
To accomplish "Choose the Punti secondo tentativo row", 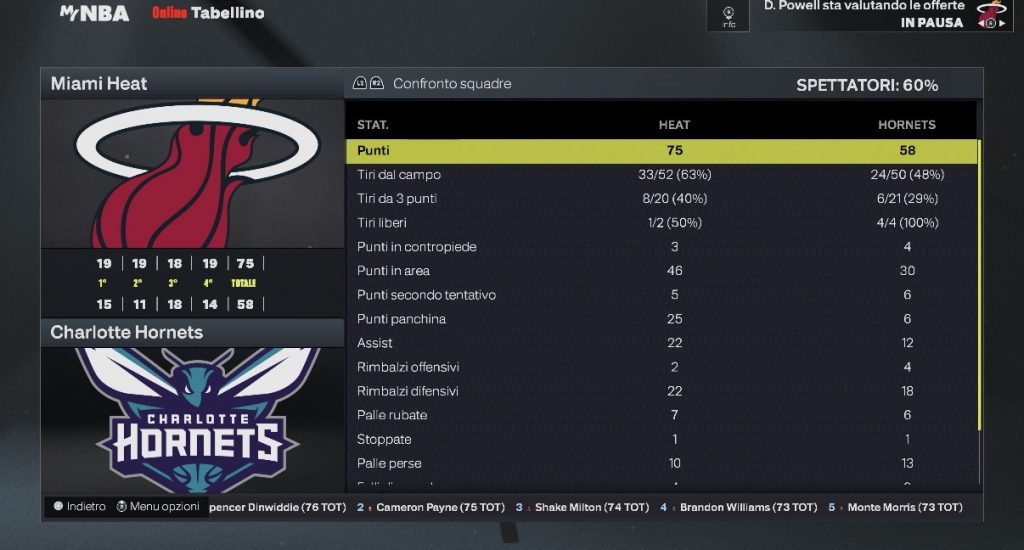I will pos(660,295).
